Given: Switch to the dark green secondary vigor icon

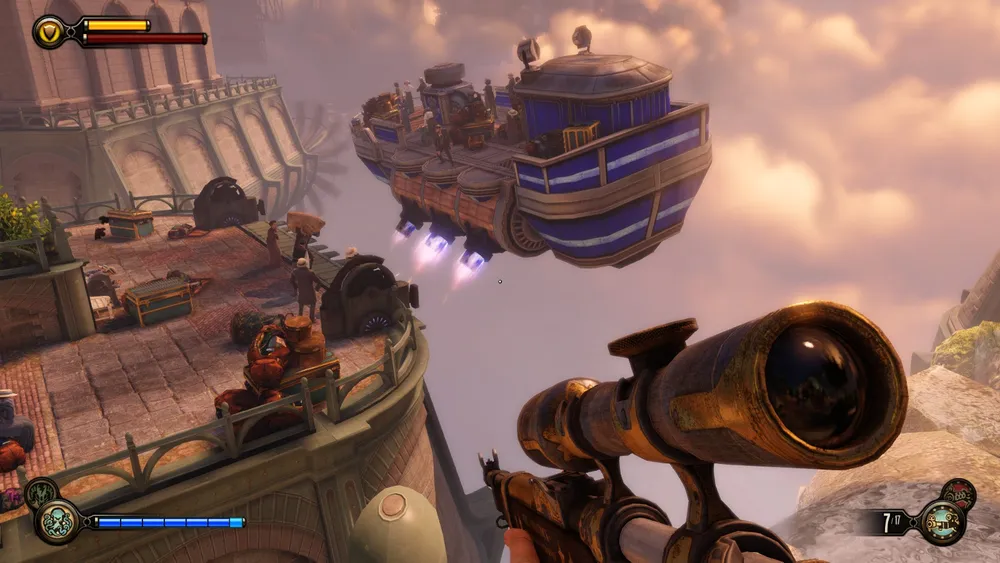Looking at the screenshot, I should coord(39,492).
